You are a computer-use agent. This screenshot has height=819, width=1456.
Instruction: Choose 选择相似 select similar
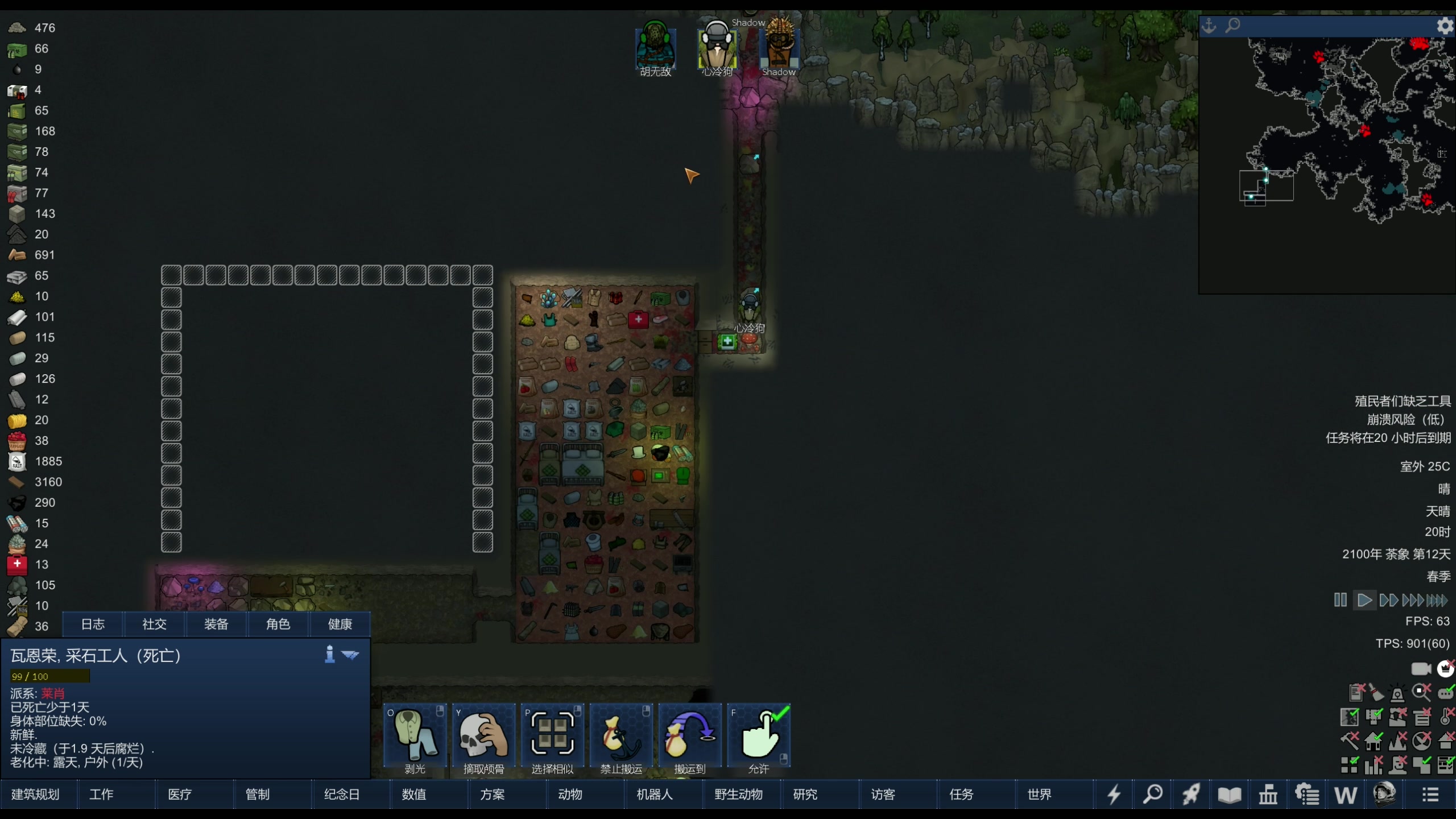coord(552,738)
